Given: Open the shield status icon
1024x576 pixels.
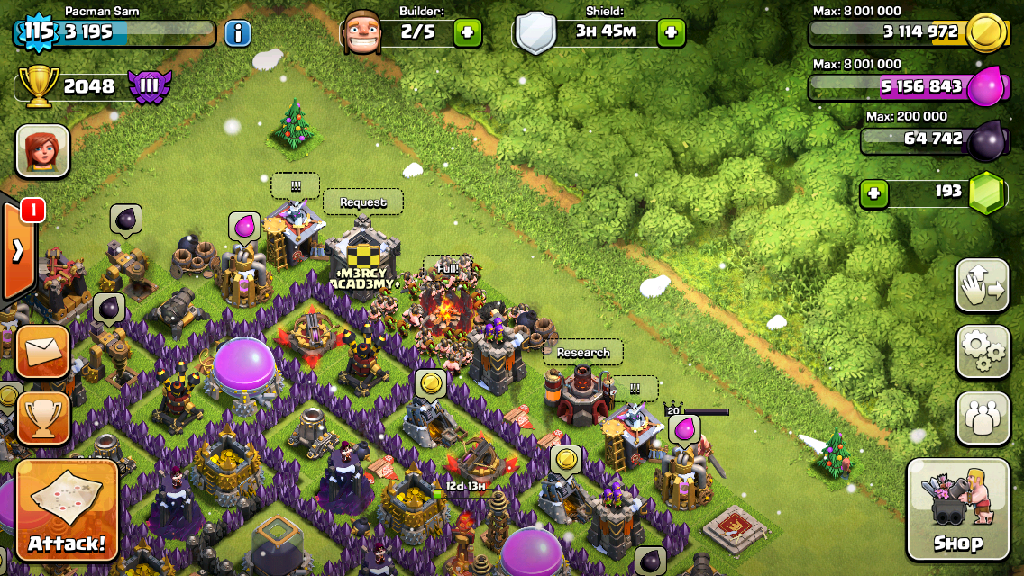Looking at the screenshot, I should point(536,33).
